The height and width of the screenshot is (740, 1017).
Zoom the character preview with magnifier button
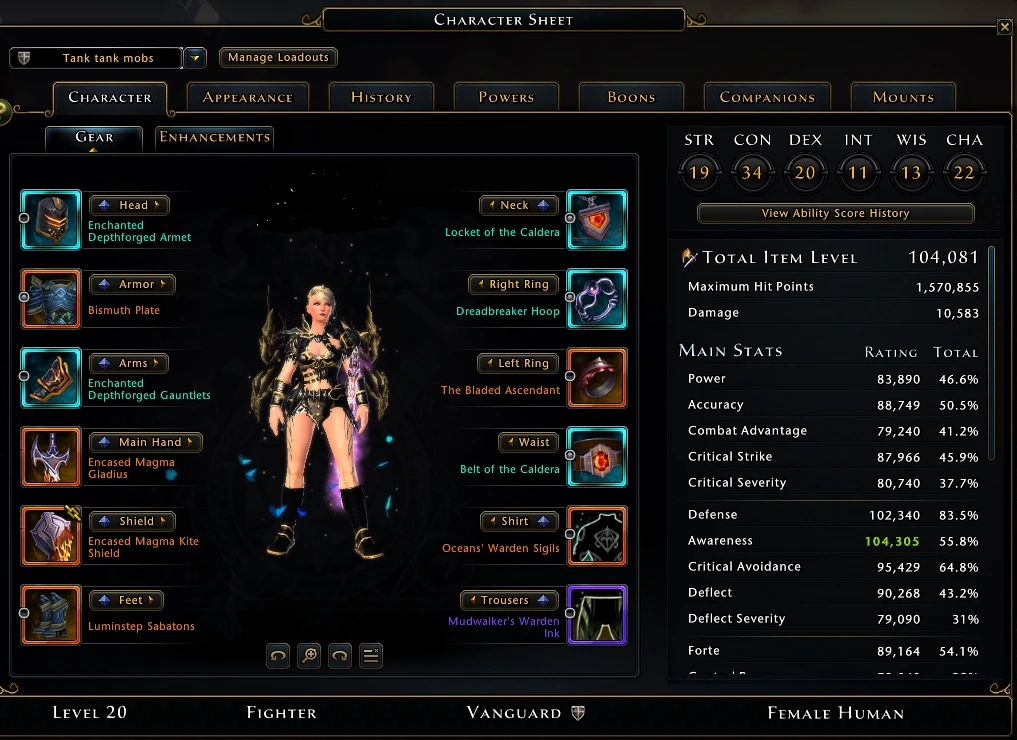click(310, 656)
